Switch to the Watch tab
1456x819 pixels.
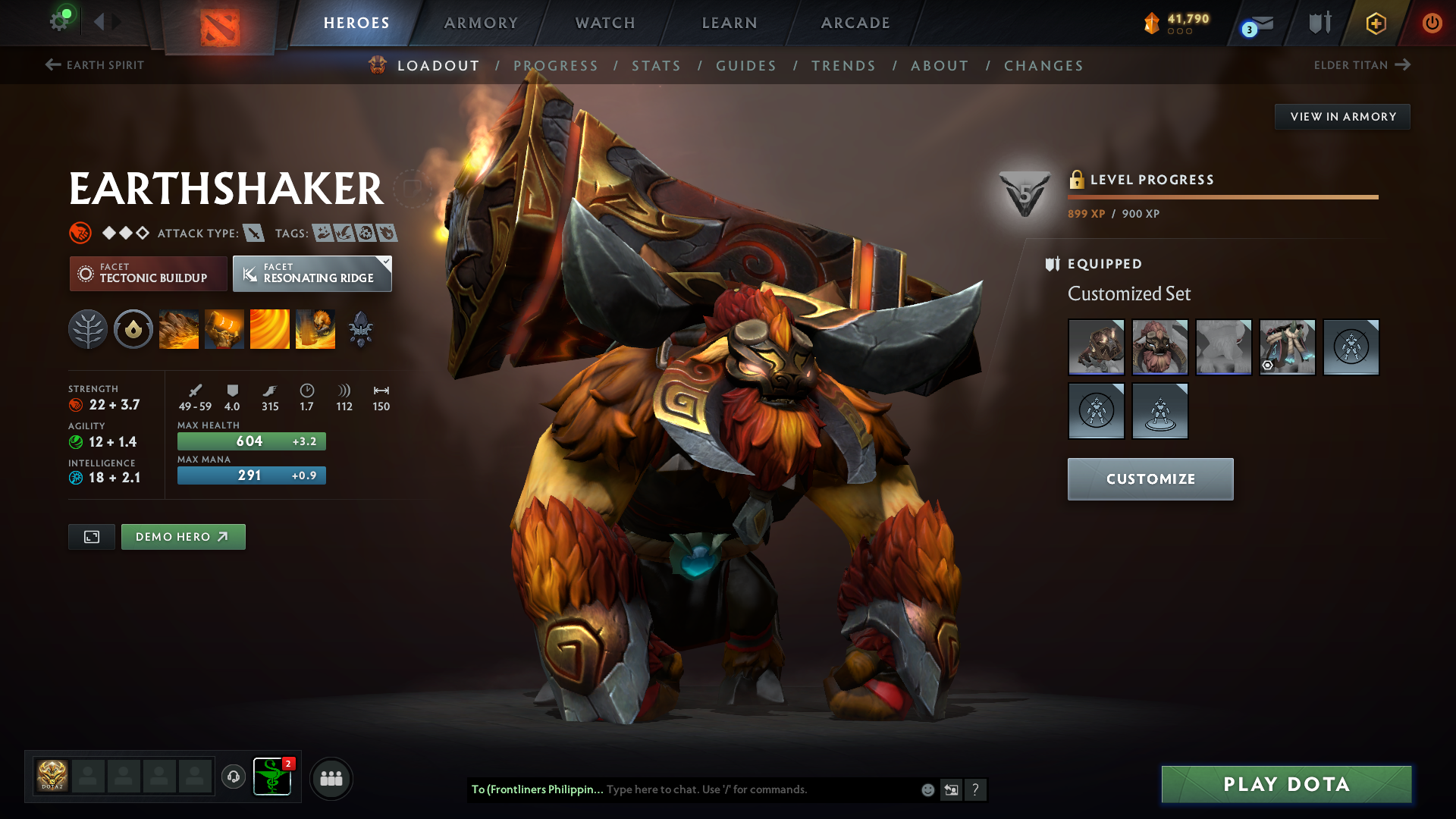tap(605, 23)
